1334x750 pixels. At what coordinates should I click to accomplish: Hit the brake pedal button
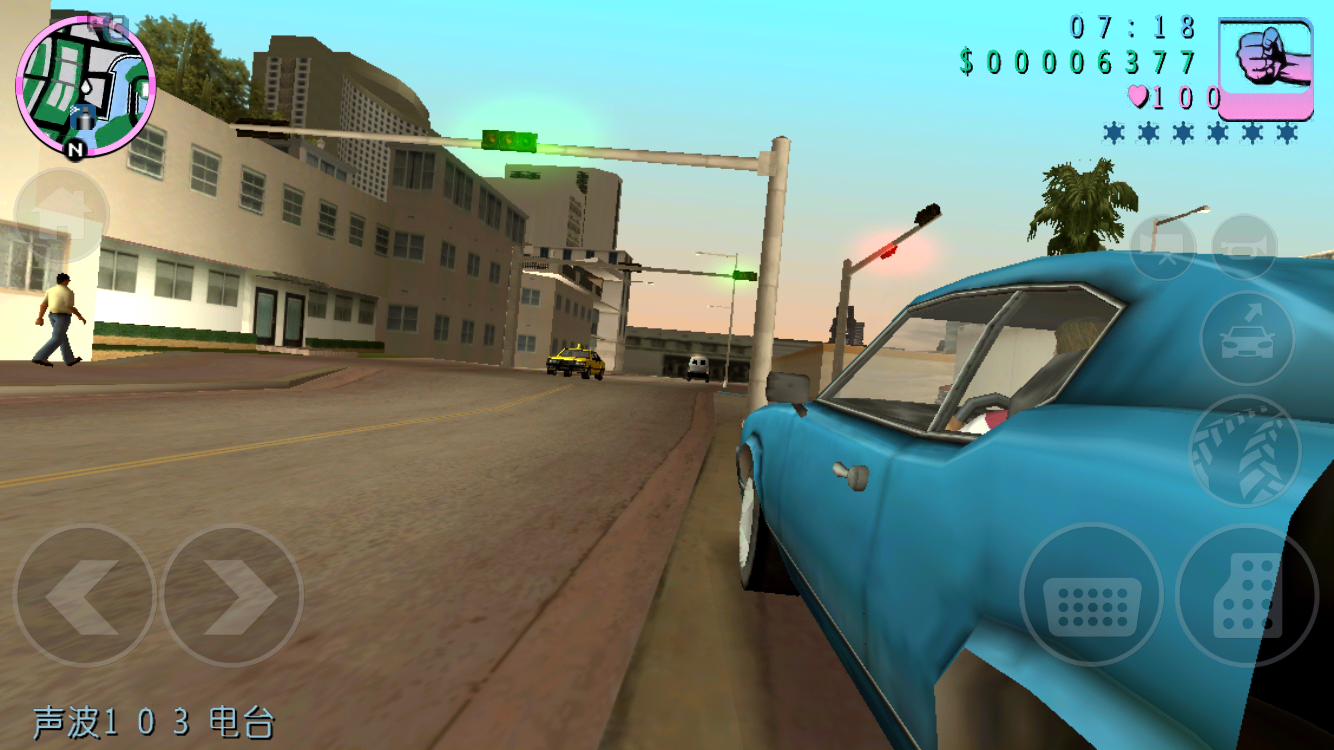tap(1091, 595)
